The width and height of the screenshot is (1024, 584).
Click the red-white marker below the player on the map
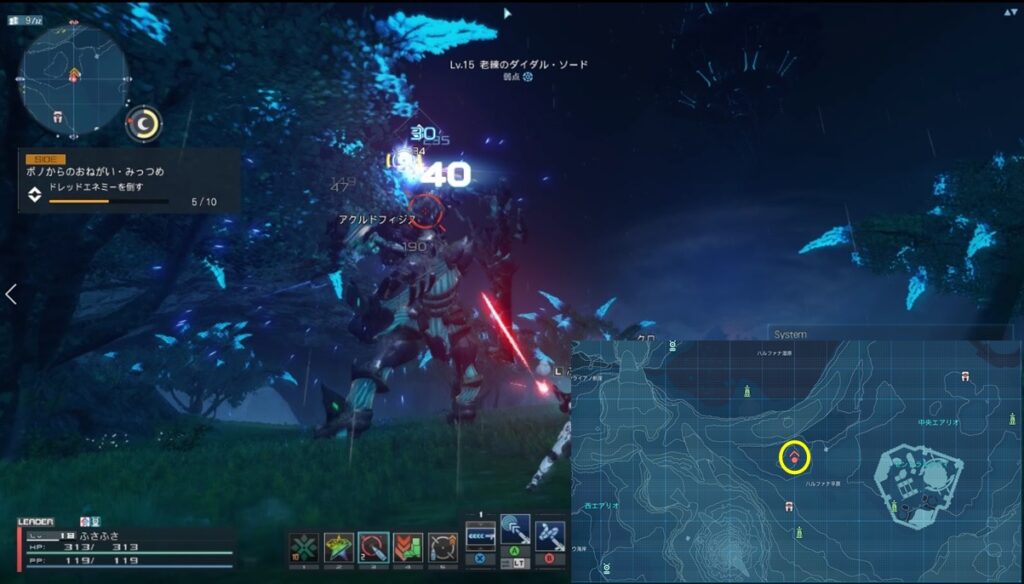(x=791, y=506)
